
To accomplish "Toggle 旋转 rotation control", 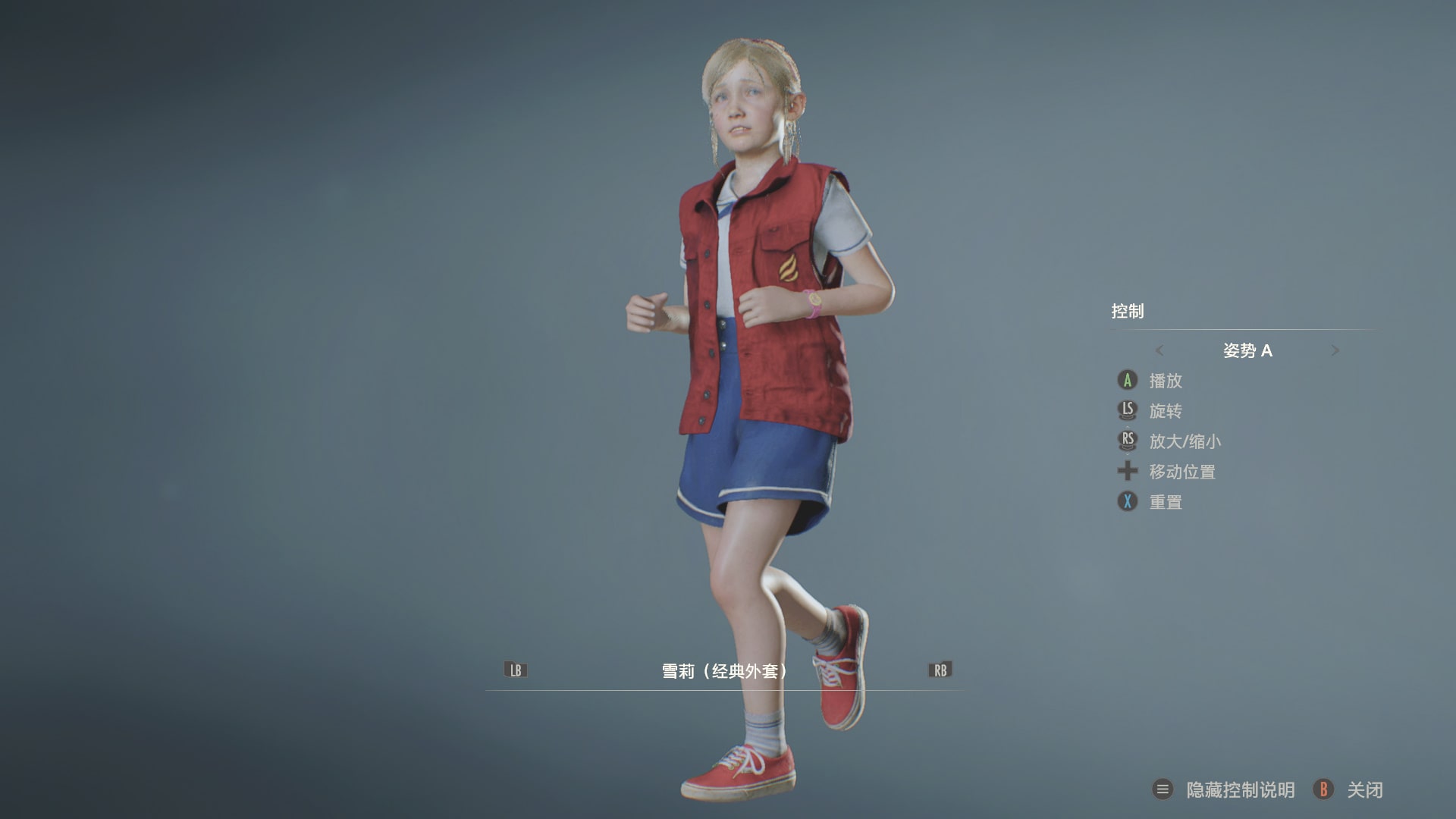I will pyautogui.click(x=1168, y=411).
